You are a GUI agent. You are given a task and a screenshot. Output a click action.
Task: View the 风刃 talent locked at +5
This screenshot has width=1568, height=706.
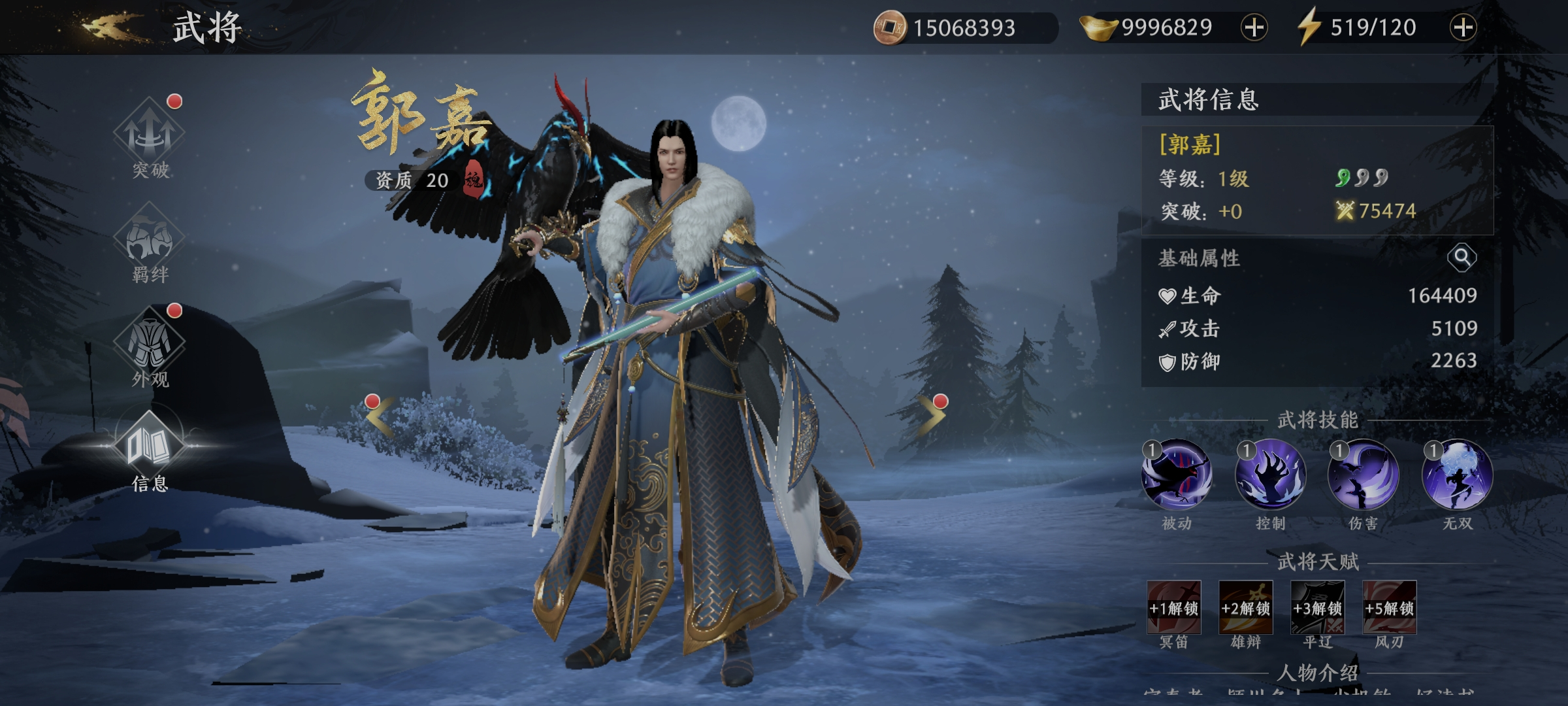point(1390,607)
